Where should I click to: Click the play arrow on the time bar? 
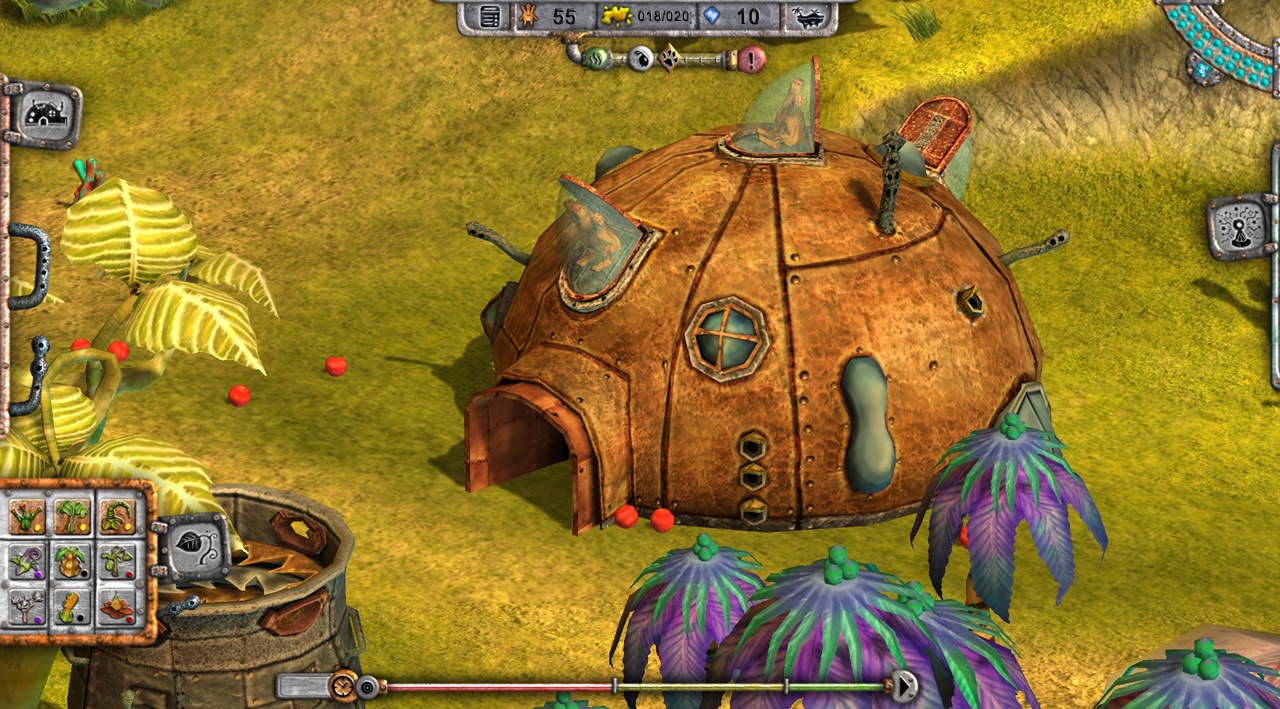coord(904,686)
